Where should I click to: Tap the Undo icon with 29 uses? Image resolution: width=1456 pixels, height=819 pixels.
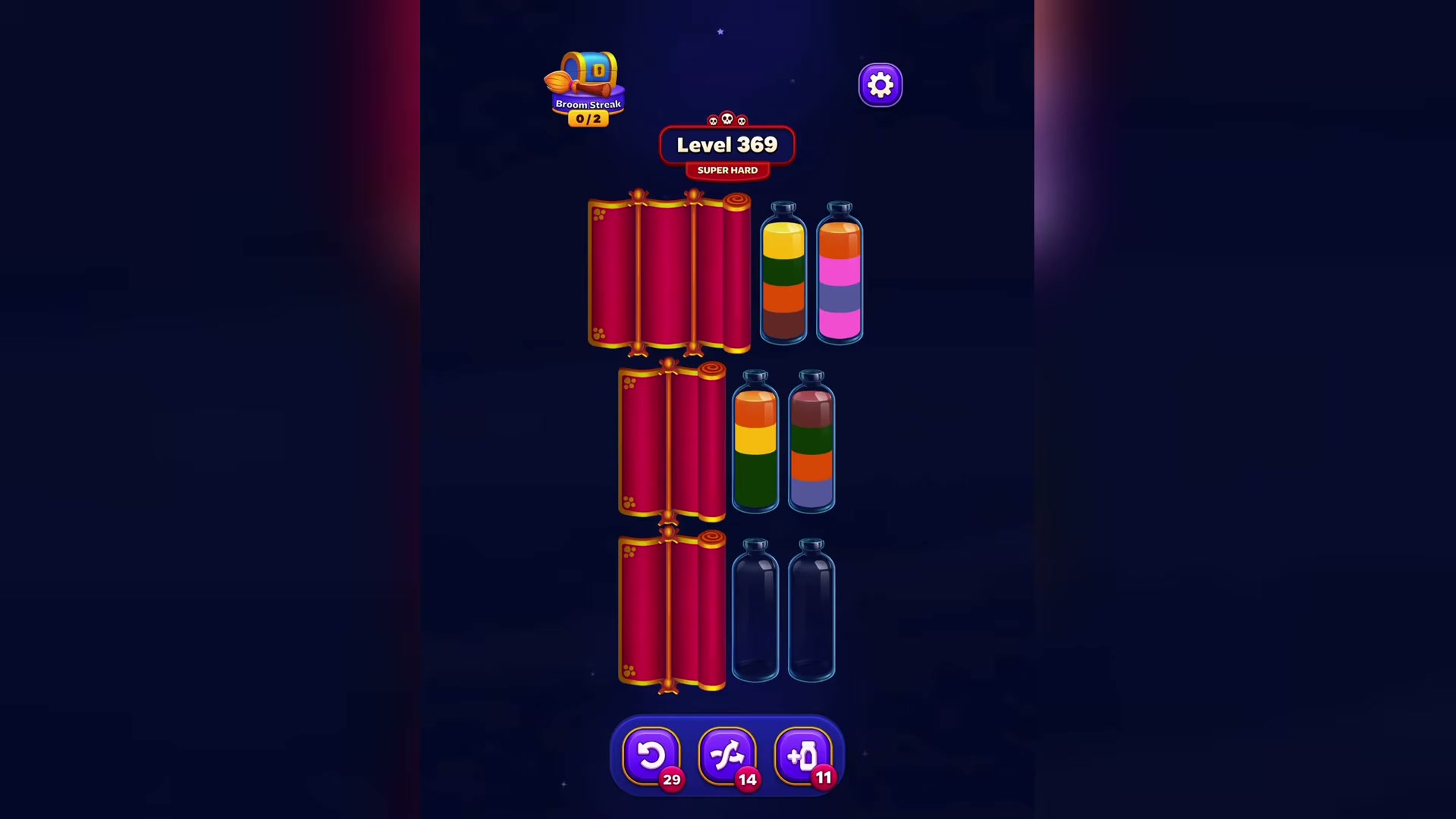[x=651, y=755]
